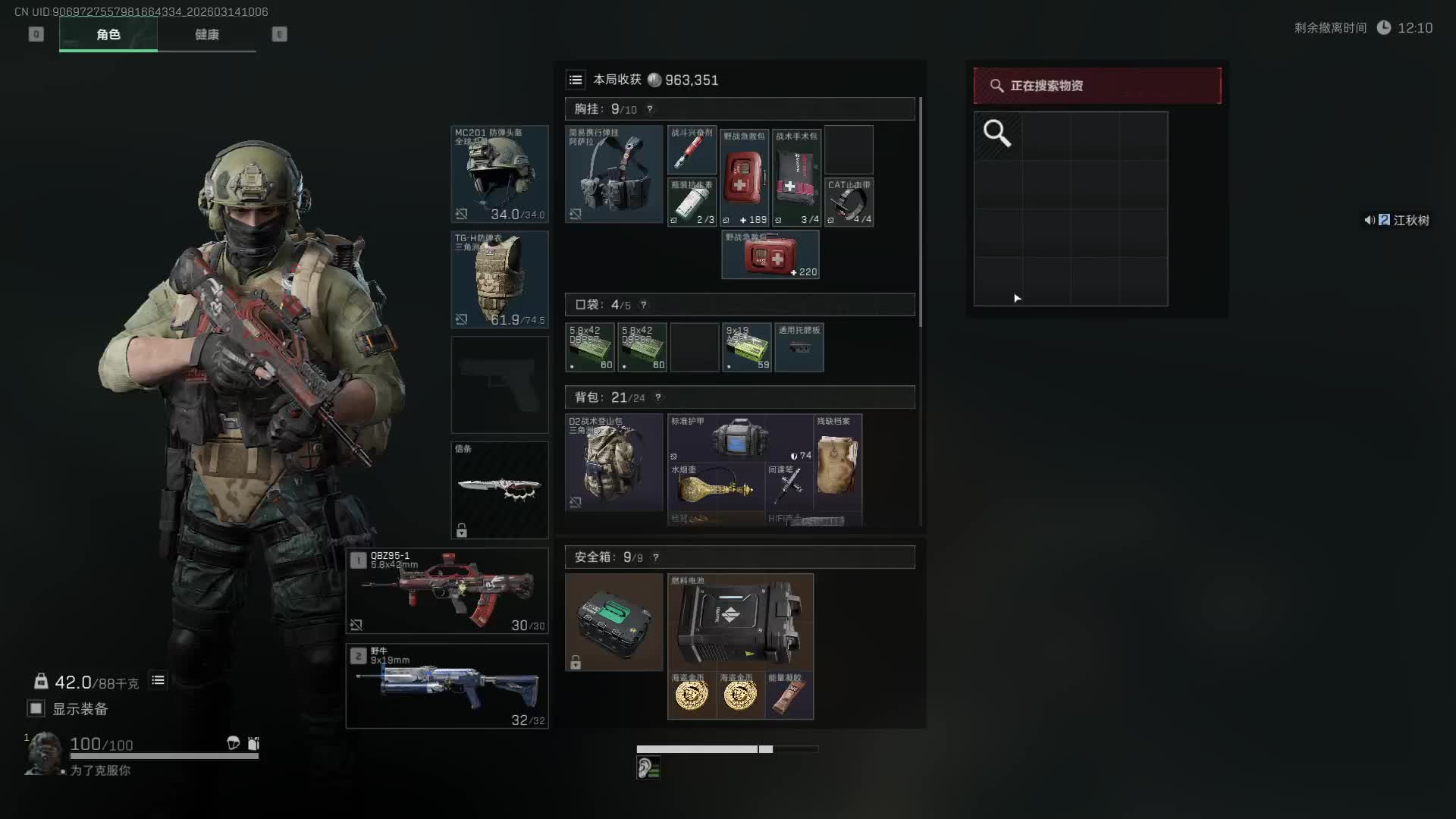
Task: Toggle the 显示装备 checkbox
Action: click(36, 708)
